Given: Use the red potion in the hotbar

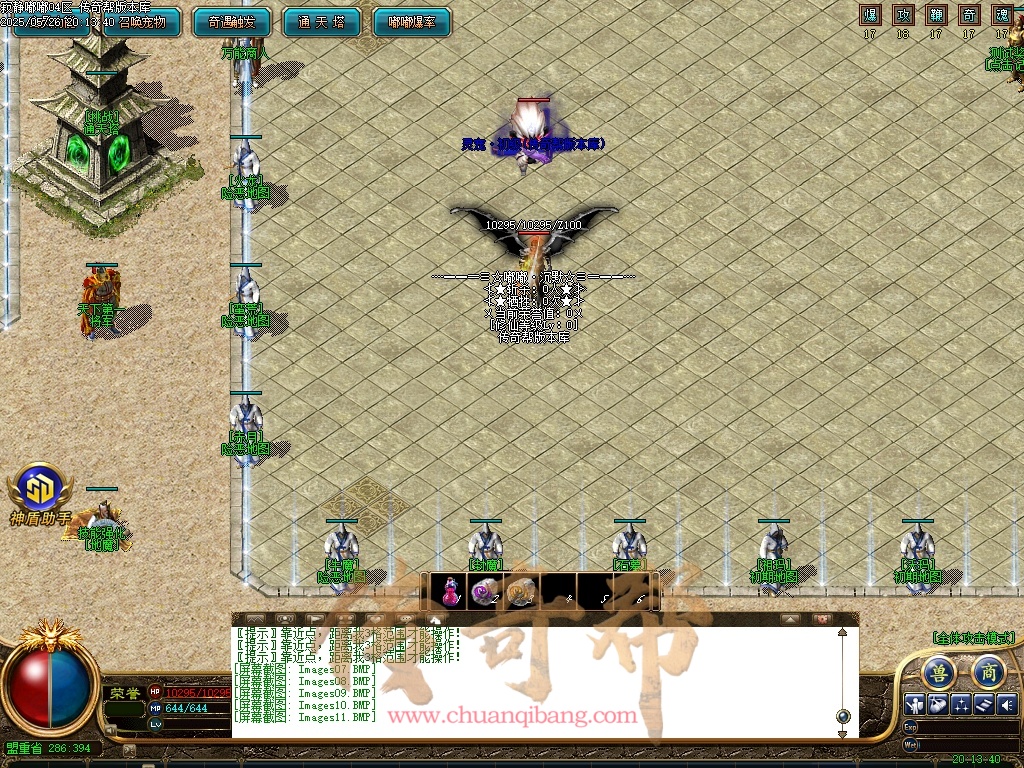Looking at the screenshot, I should (451, 592).
